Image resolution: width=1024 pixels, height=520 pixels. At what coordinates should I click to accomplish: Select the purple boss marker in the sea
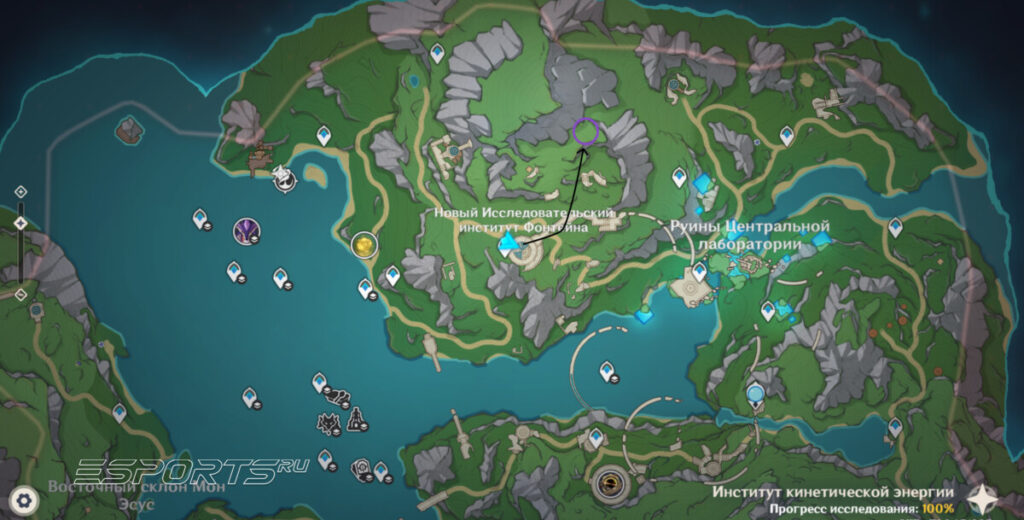[x=246, y=231]
